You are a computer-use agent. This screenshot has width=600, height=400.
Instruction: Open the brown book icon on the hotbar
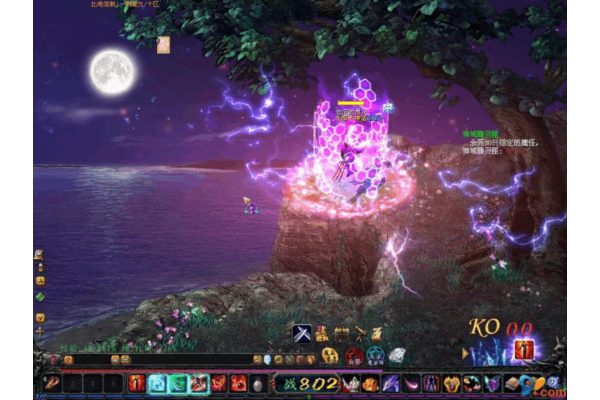click(x=512, y=383)
